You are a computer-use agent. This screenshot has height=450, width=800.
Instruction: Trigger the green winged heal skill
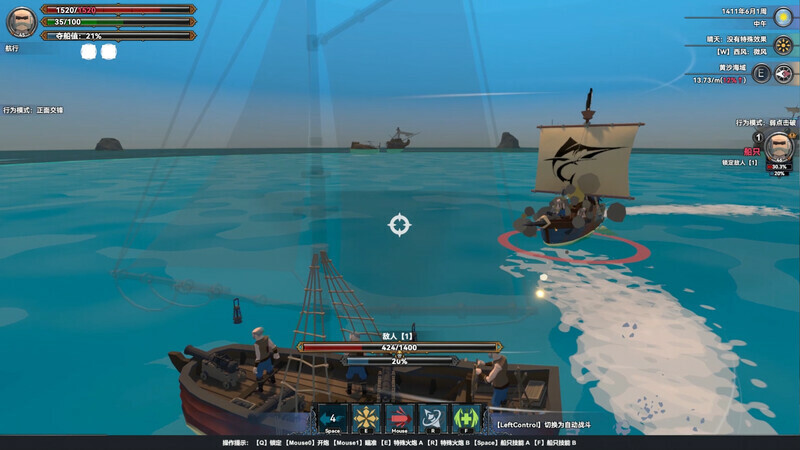point(465,418)
